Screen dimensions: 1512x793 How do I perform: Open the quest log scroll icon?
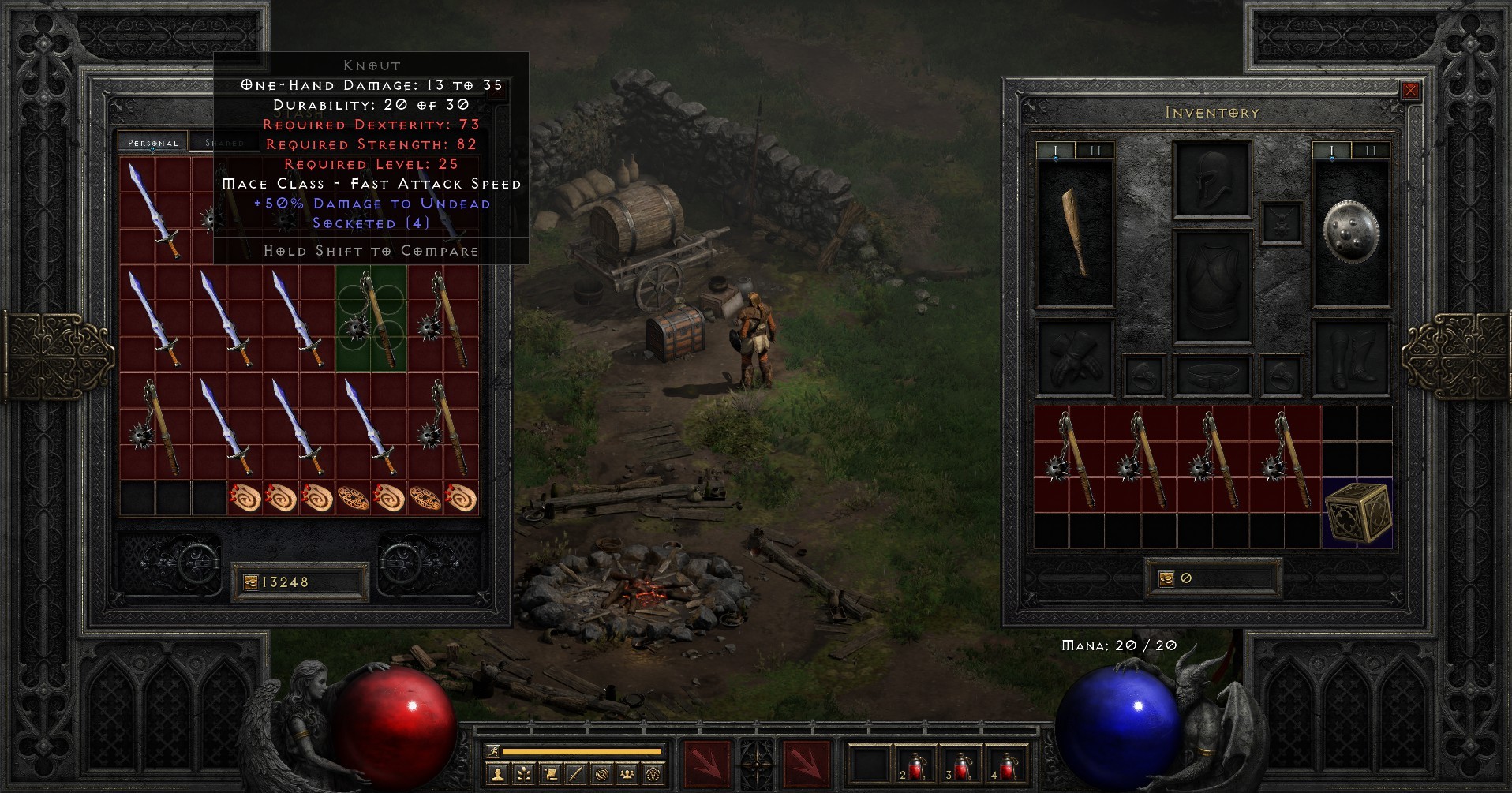click(549, 776)
